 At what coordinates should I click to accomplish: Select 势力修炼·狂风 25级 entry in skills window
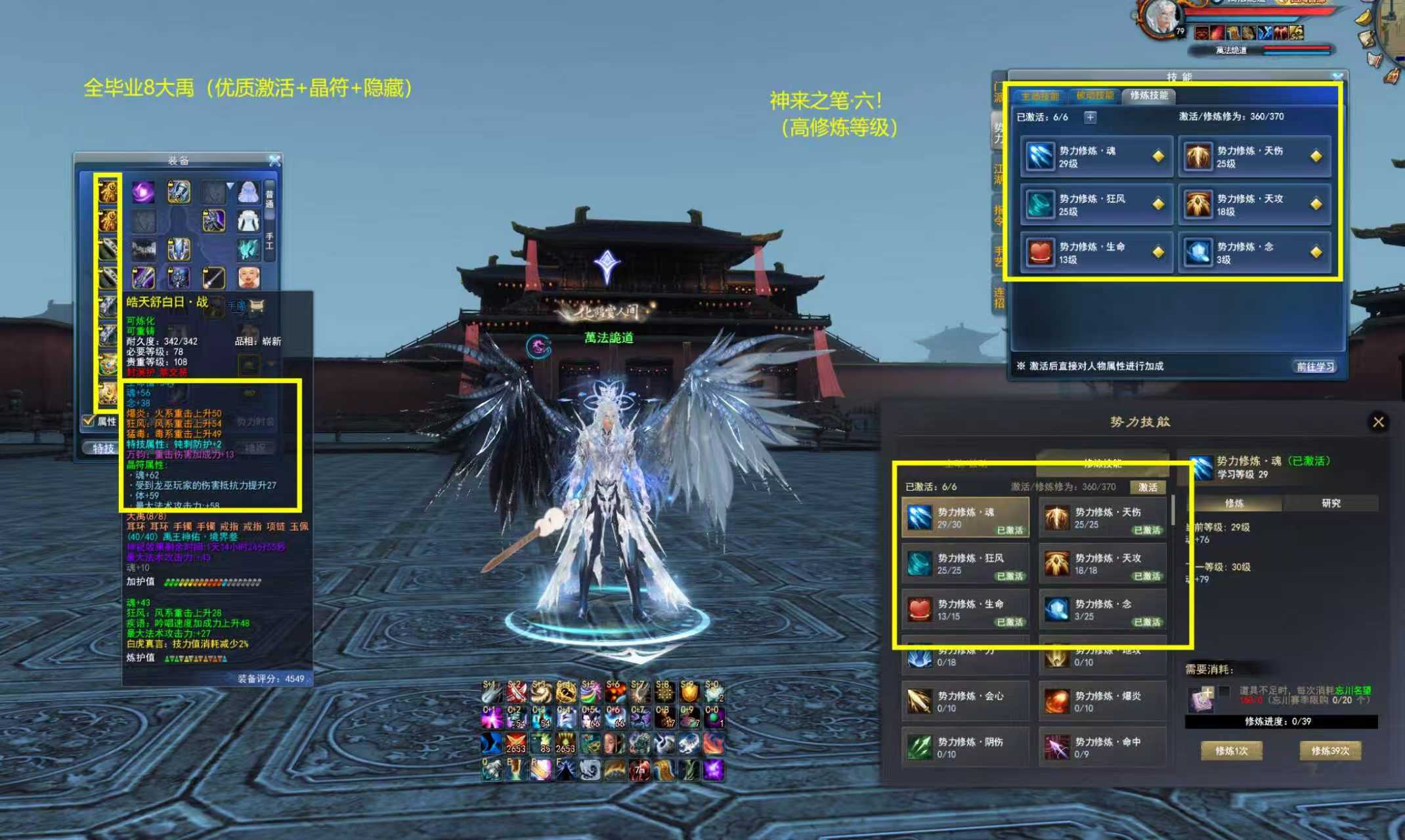pyautogui.click(x=1096, y=205)
